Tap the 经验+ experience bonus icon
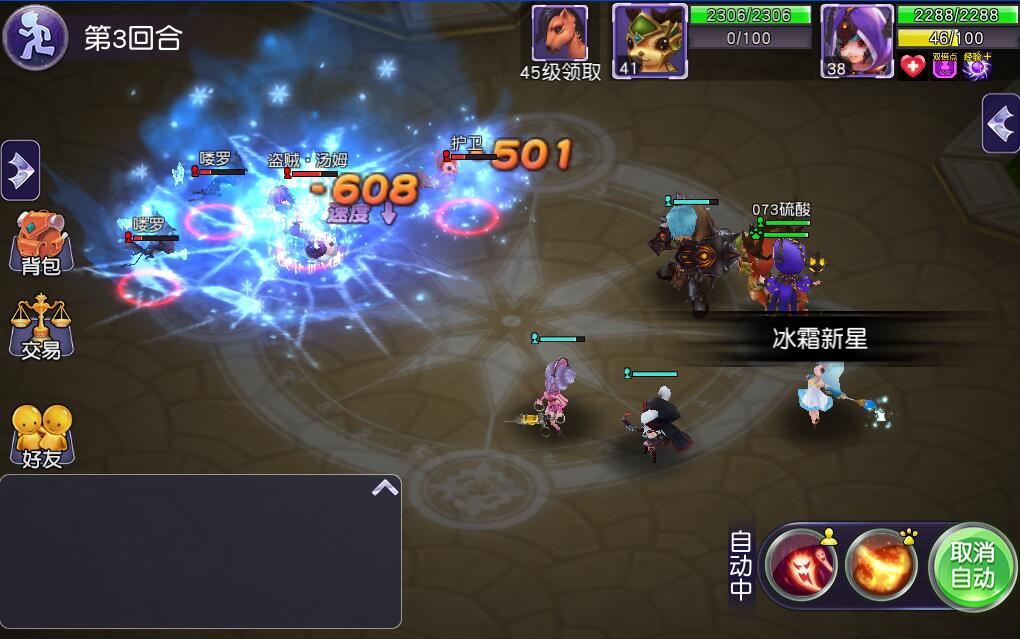The image size is (1020, 639). coord(977,66)
